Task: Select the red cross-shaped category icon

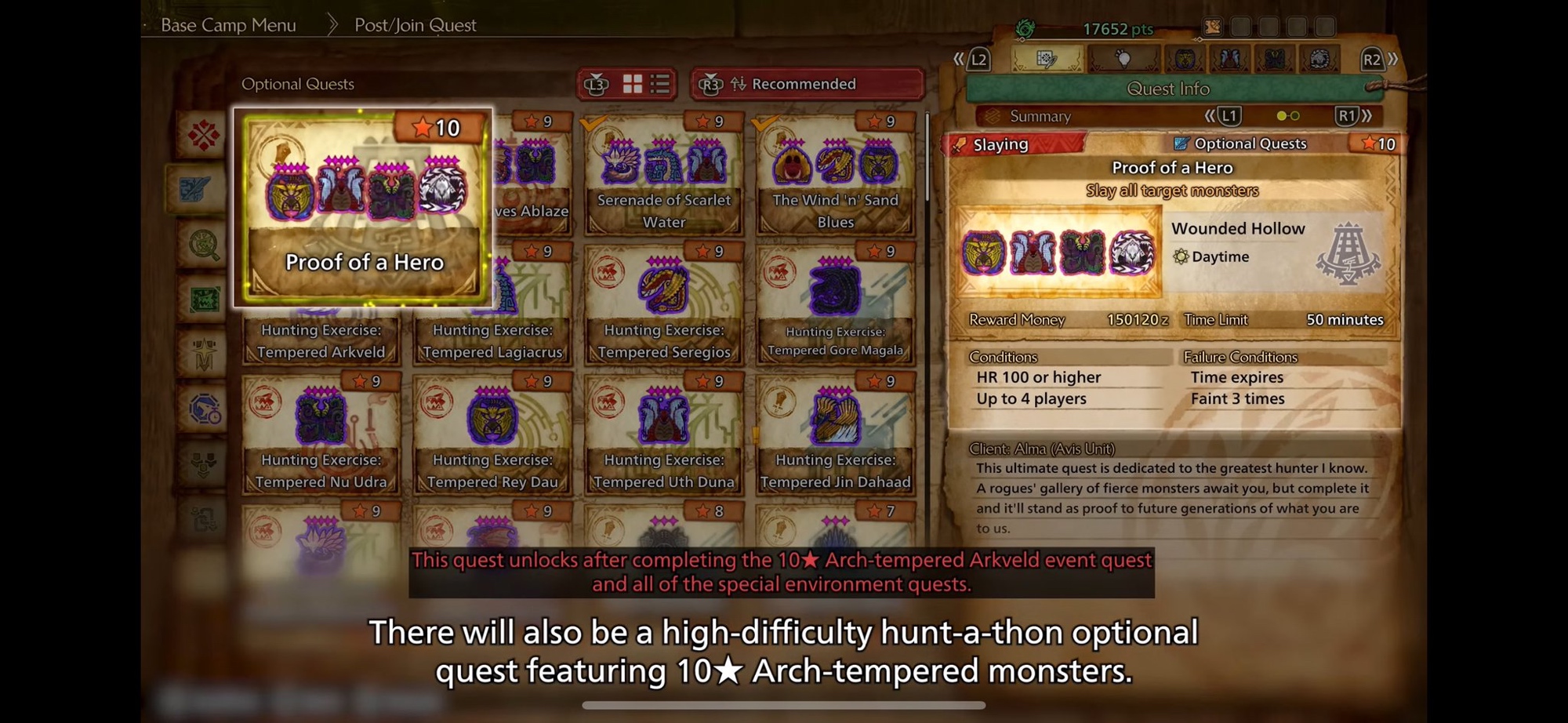Action: click(x=203, y=136)
